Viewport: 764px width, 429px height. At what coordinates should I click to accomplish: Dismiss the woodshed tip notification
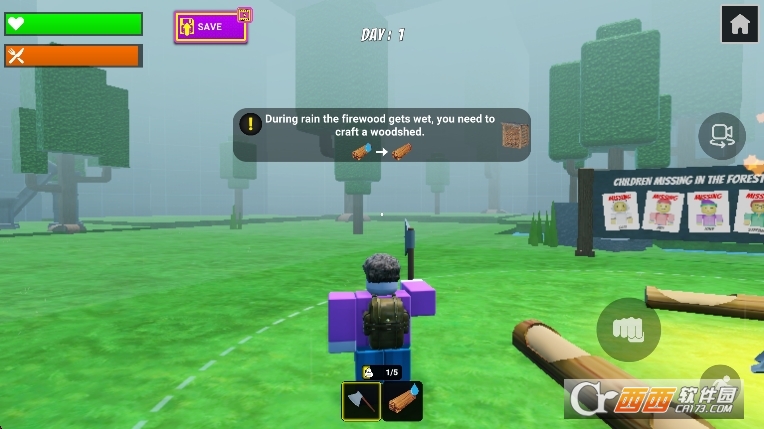[x=382, y=135]
